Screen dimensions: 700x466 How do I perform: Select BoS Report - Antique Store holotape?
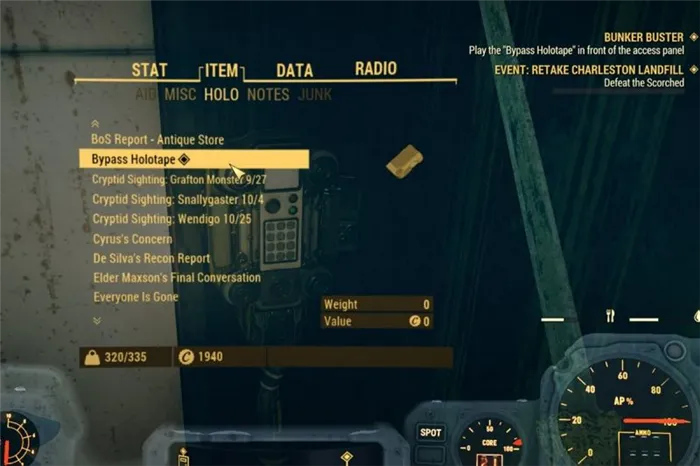tap(158, 140)
